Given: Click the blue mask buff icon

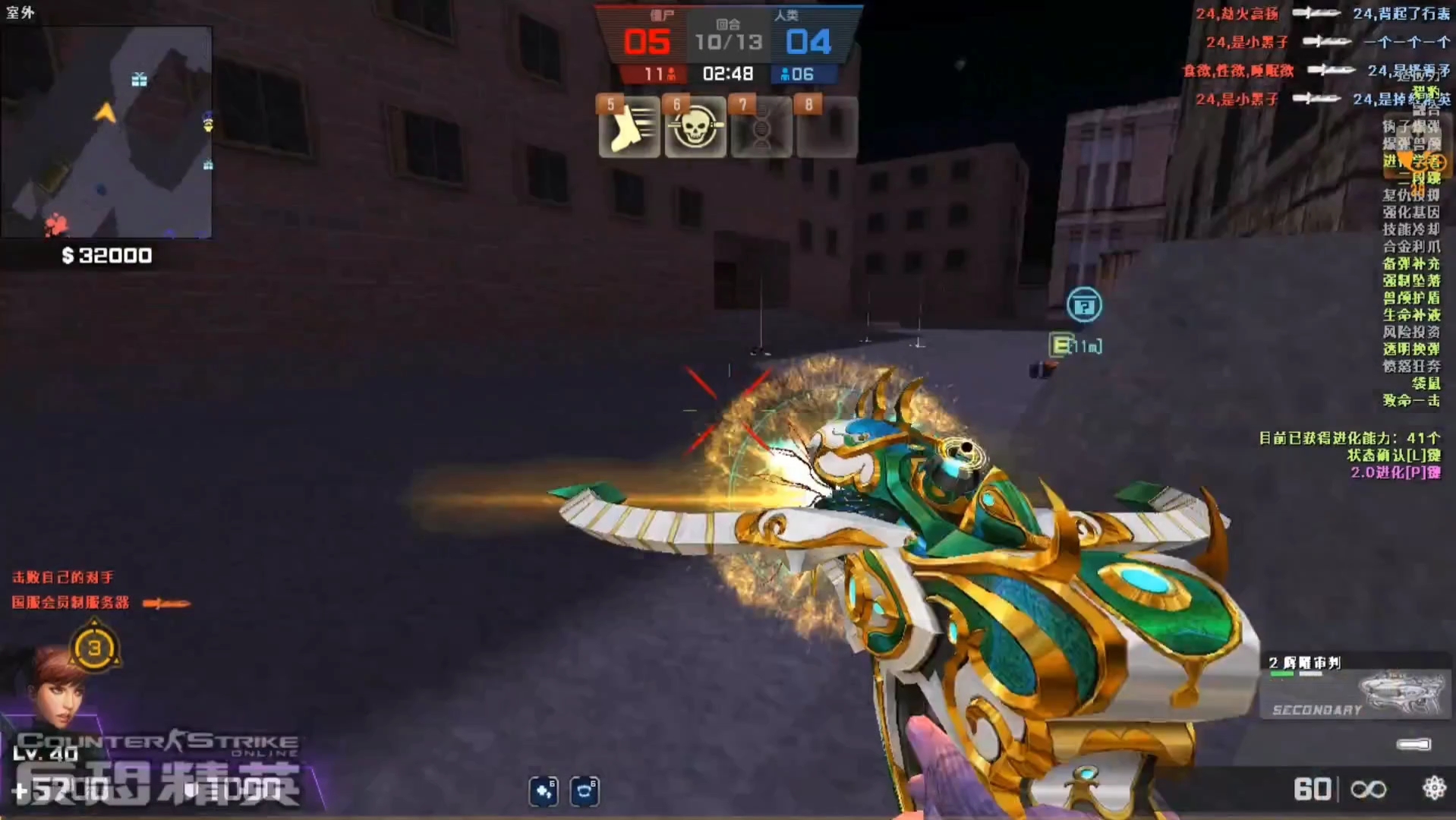Looking at the screenshot, I should [584, 791].
